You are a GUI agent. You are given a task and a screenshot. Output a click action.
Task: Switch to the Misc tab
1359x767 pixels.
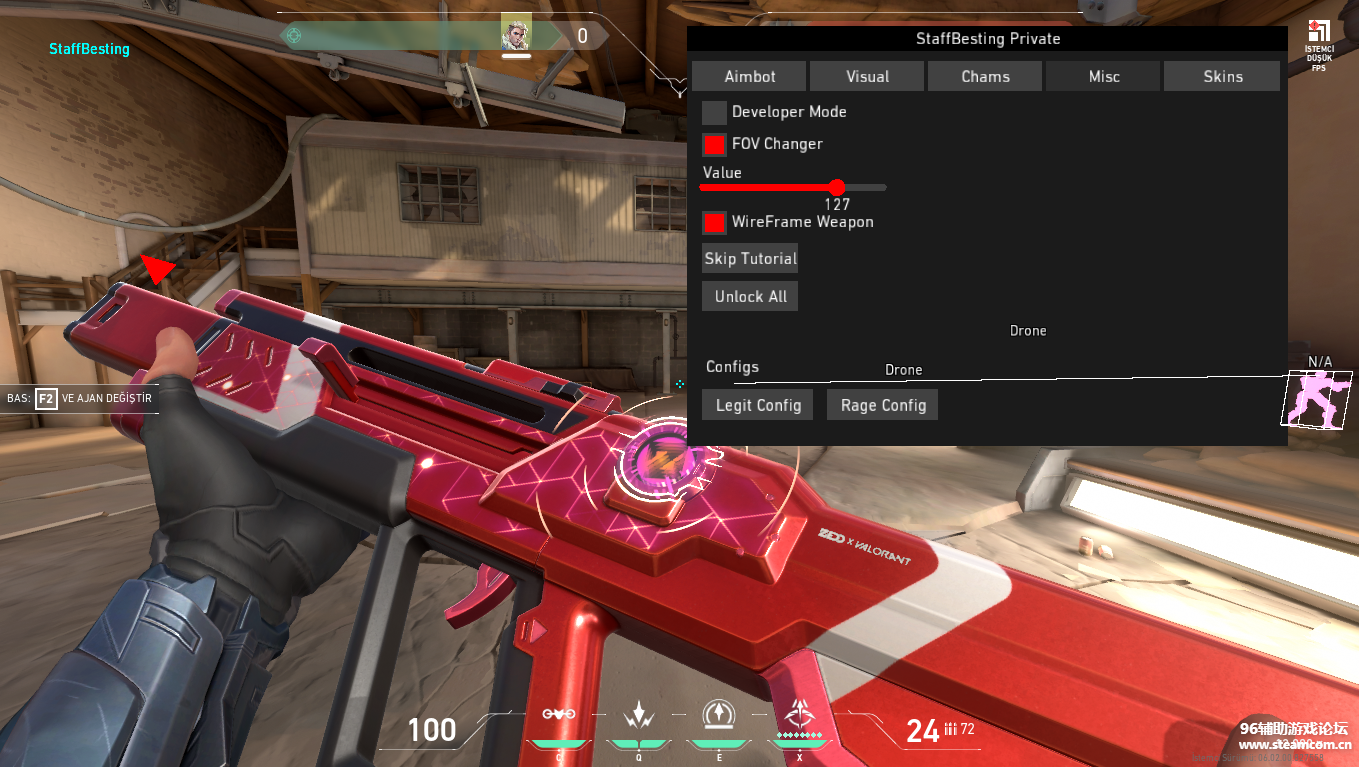1102,75
